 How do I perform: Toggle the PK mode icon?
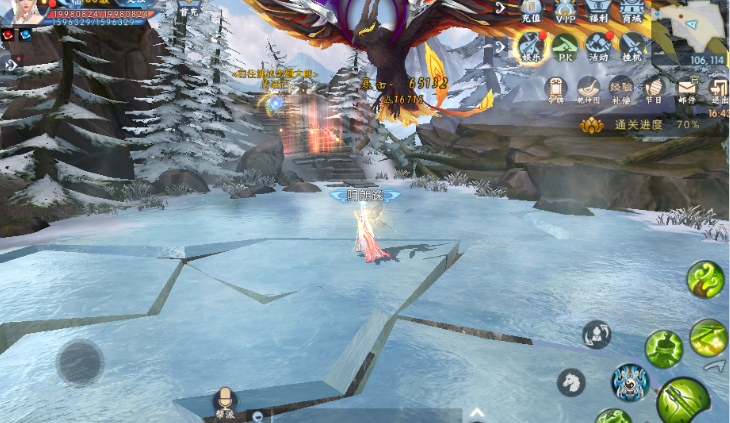coord(565,45)
